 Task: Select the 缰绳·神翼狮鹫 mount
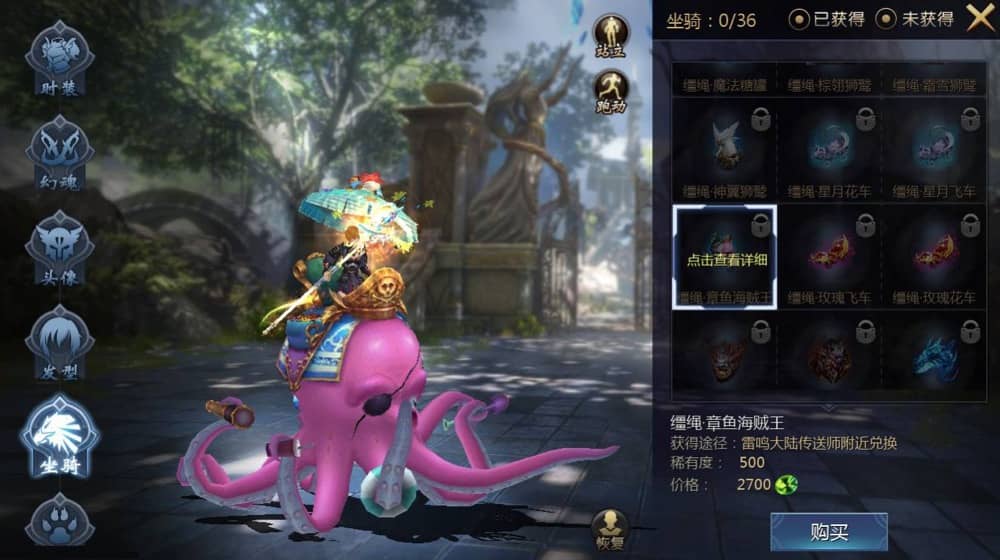pos(724,151)
